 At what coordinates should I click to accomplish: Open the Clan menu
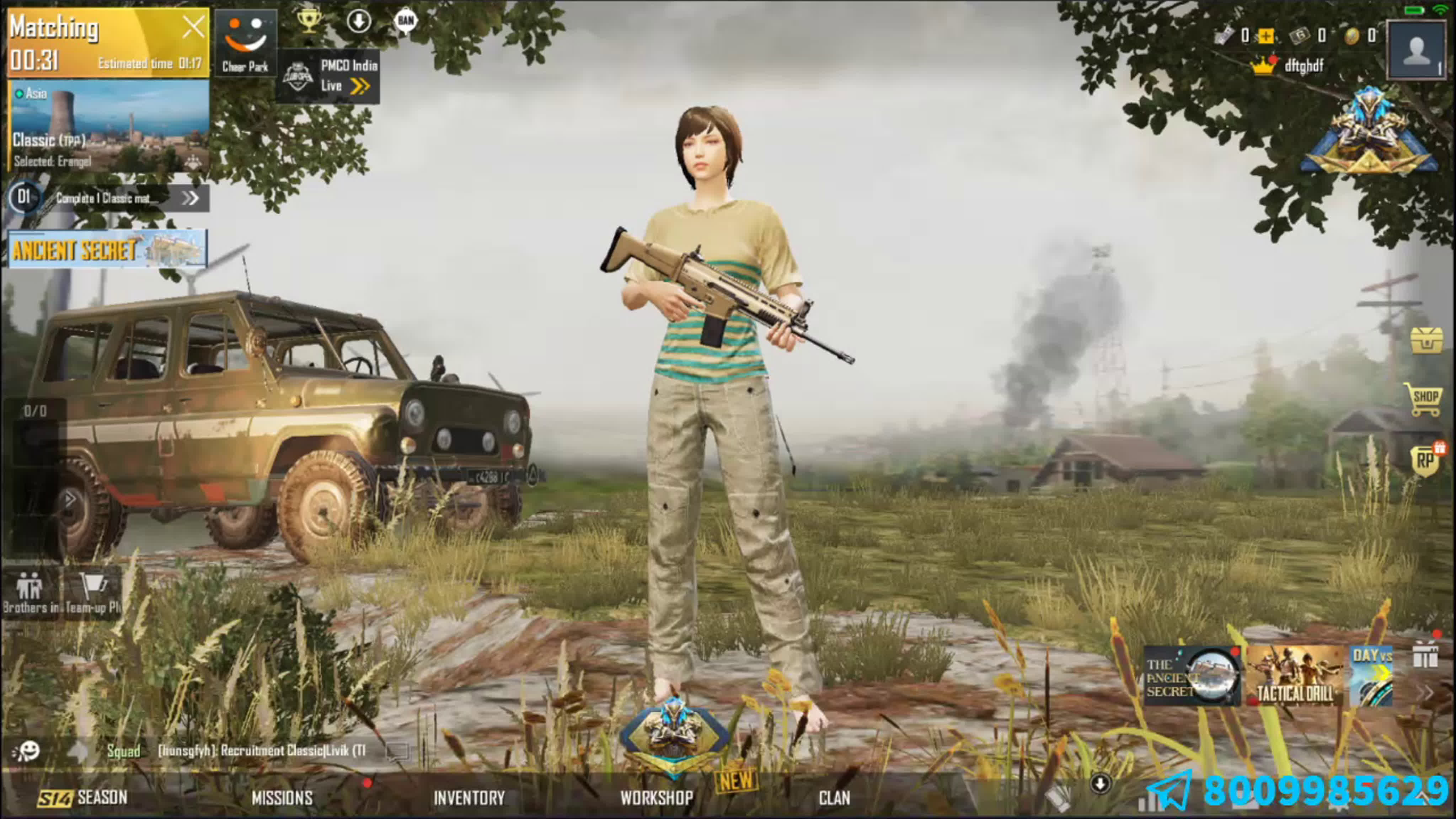[x=834, y=798]
